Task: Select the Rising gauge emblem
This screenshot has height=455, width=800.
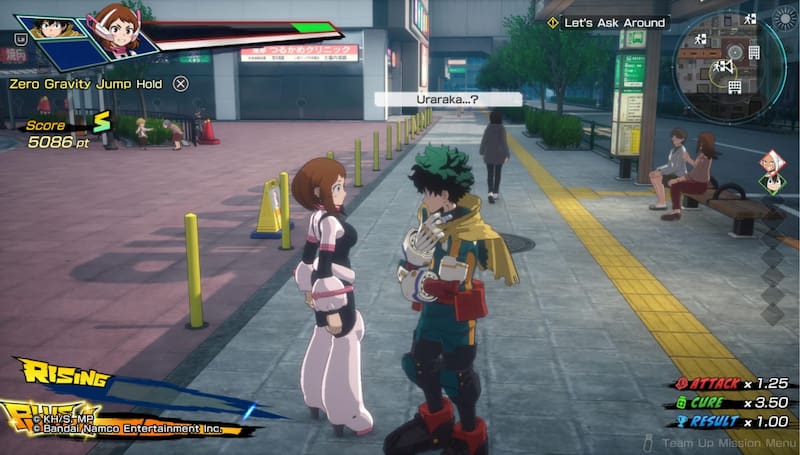Action: [62, 377]
